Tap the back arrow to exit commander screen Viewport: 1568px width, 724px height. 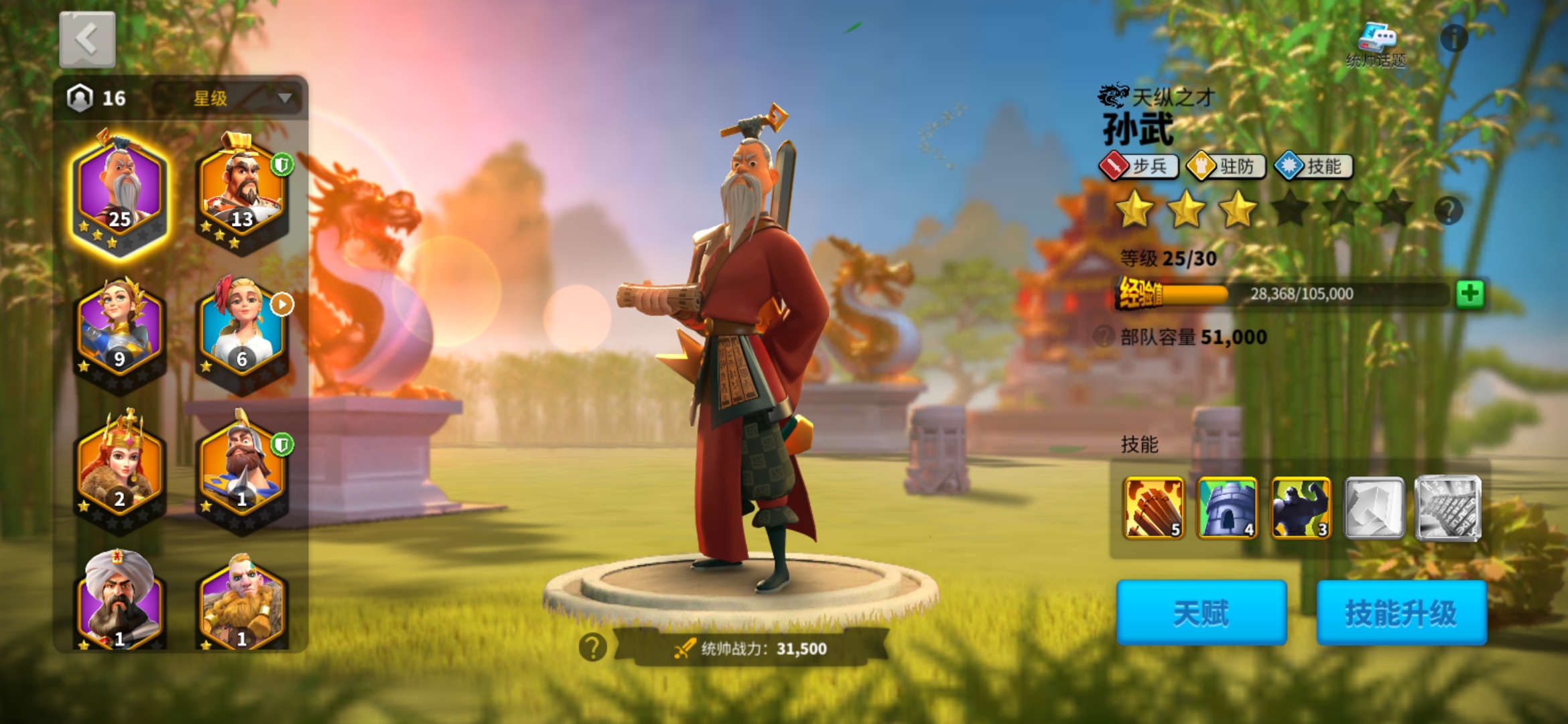coord(86,39)
